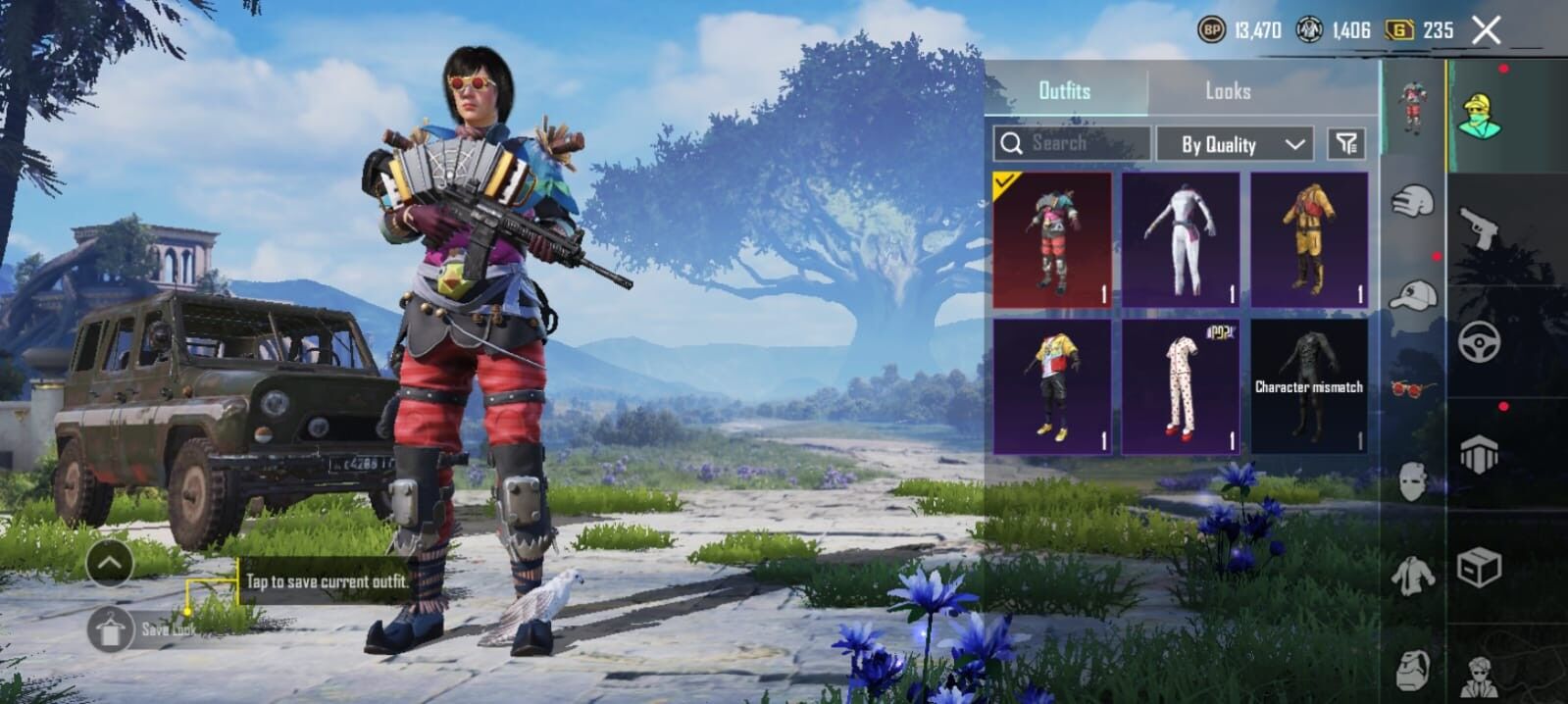Select the equipped red accordion outfit
1568x704 pixels.
1052,240
